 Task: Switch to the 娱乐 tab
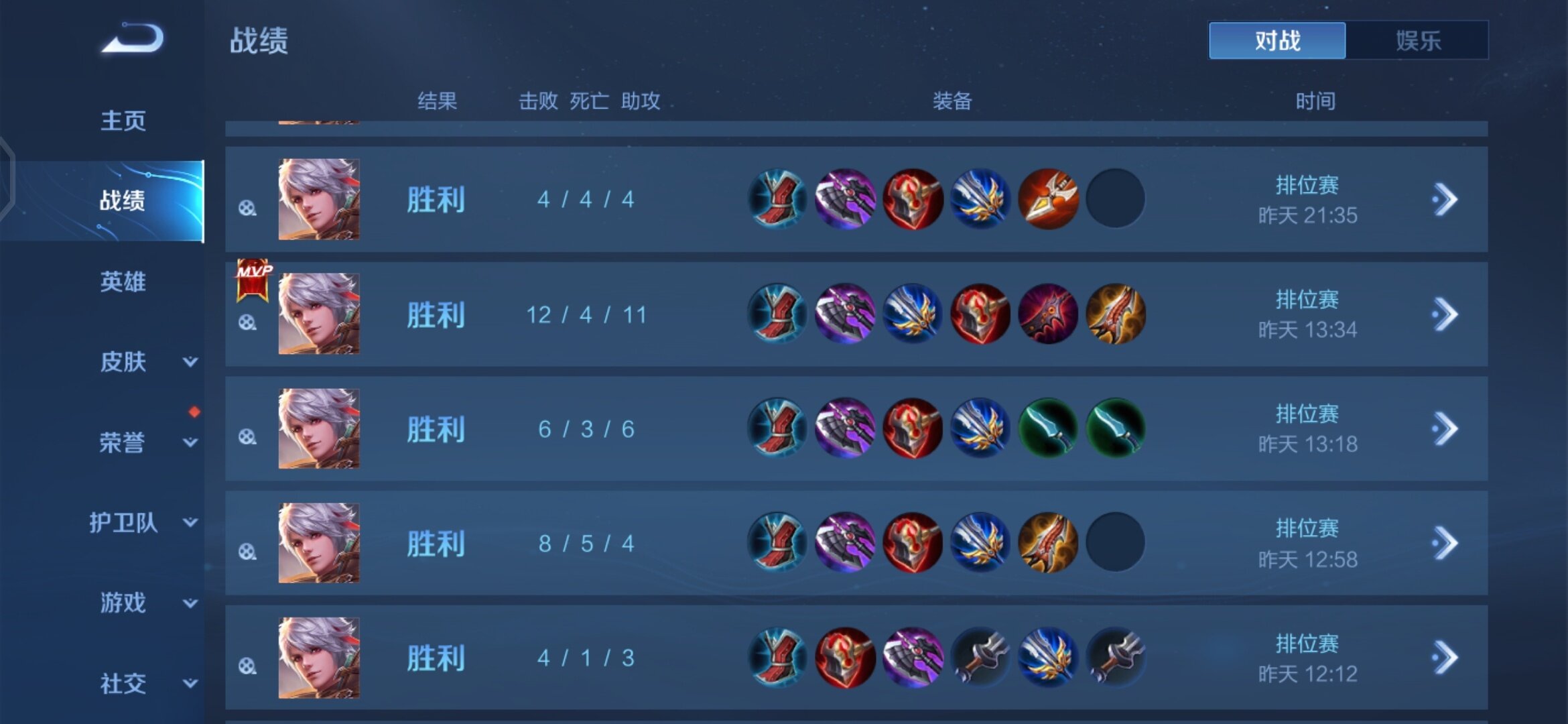(x=1417, y=41)
